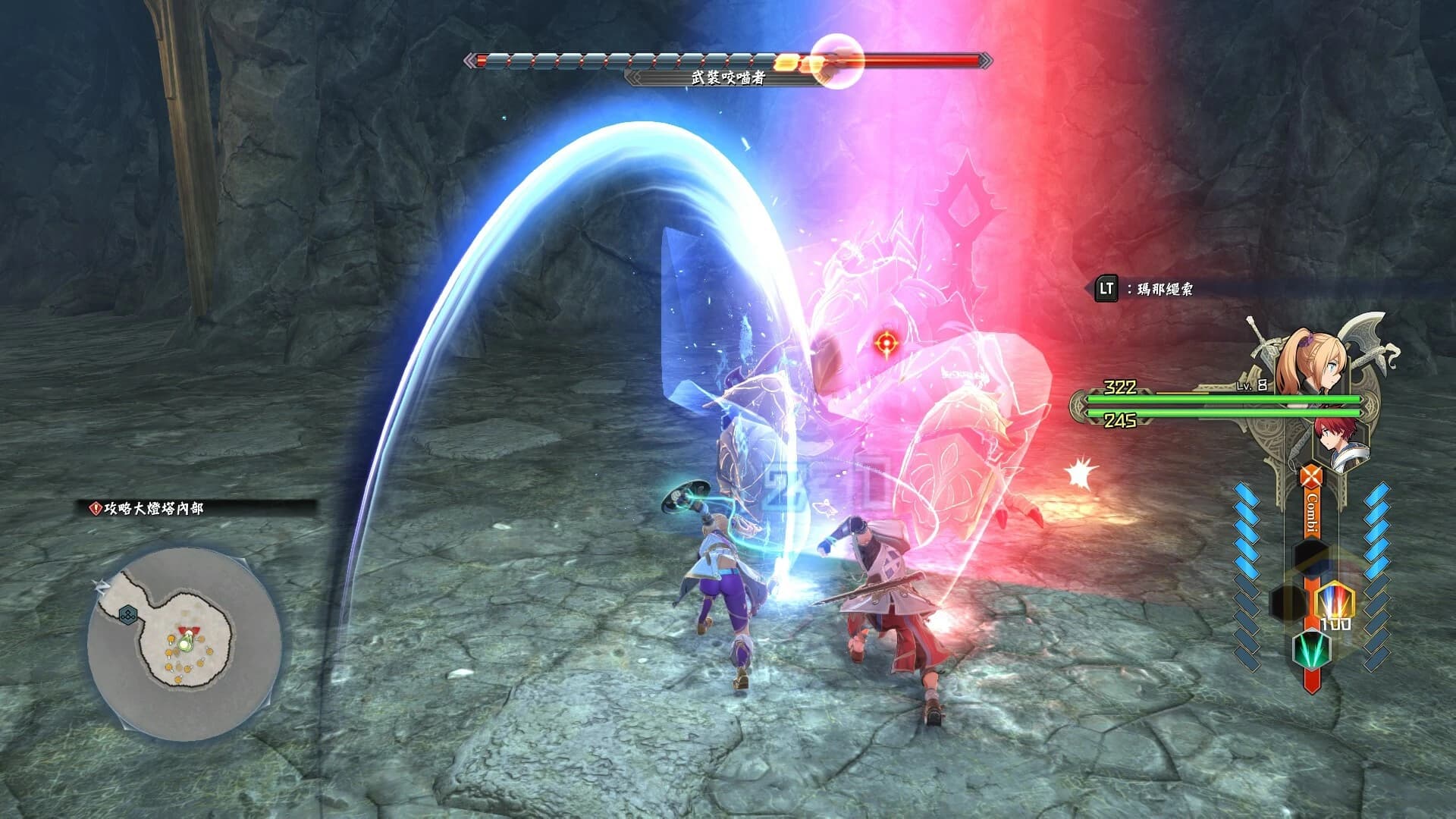Switch to the red-haired character portrait

[1343, 443]
